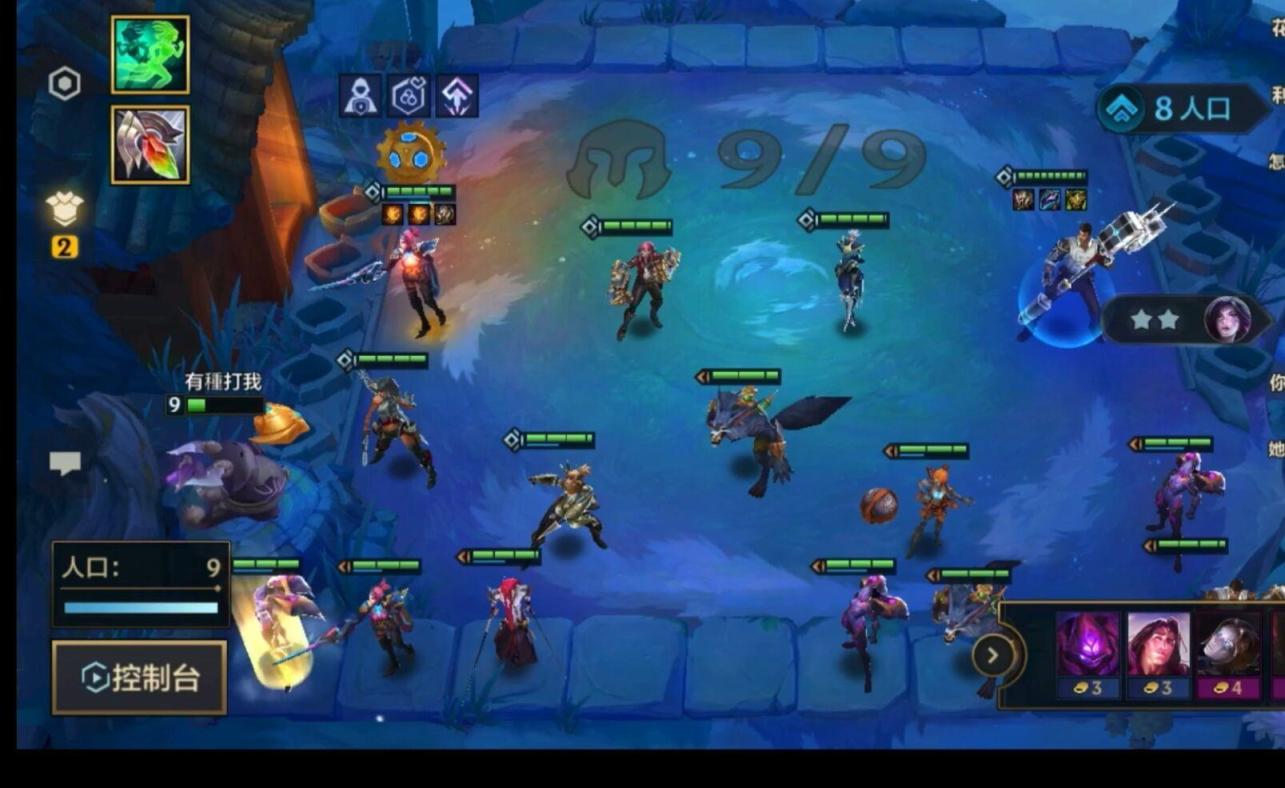Select the two-star champion portrait panel
Image resolution: width=1285 pixels, height=788 pixels.
pos(1186,320)
